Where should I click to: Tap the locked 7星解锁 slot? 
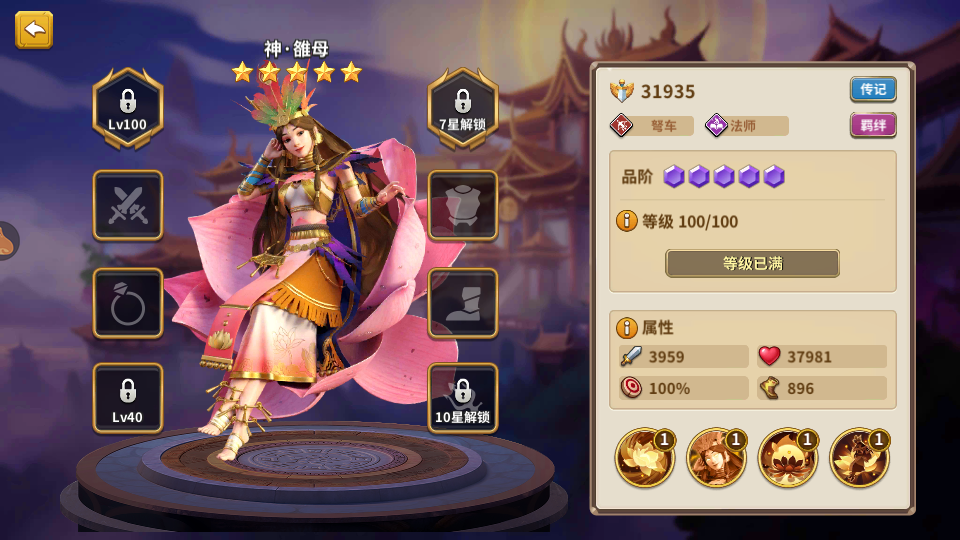point(463,108)
